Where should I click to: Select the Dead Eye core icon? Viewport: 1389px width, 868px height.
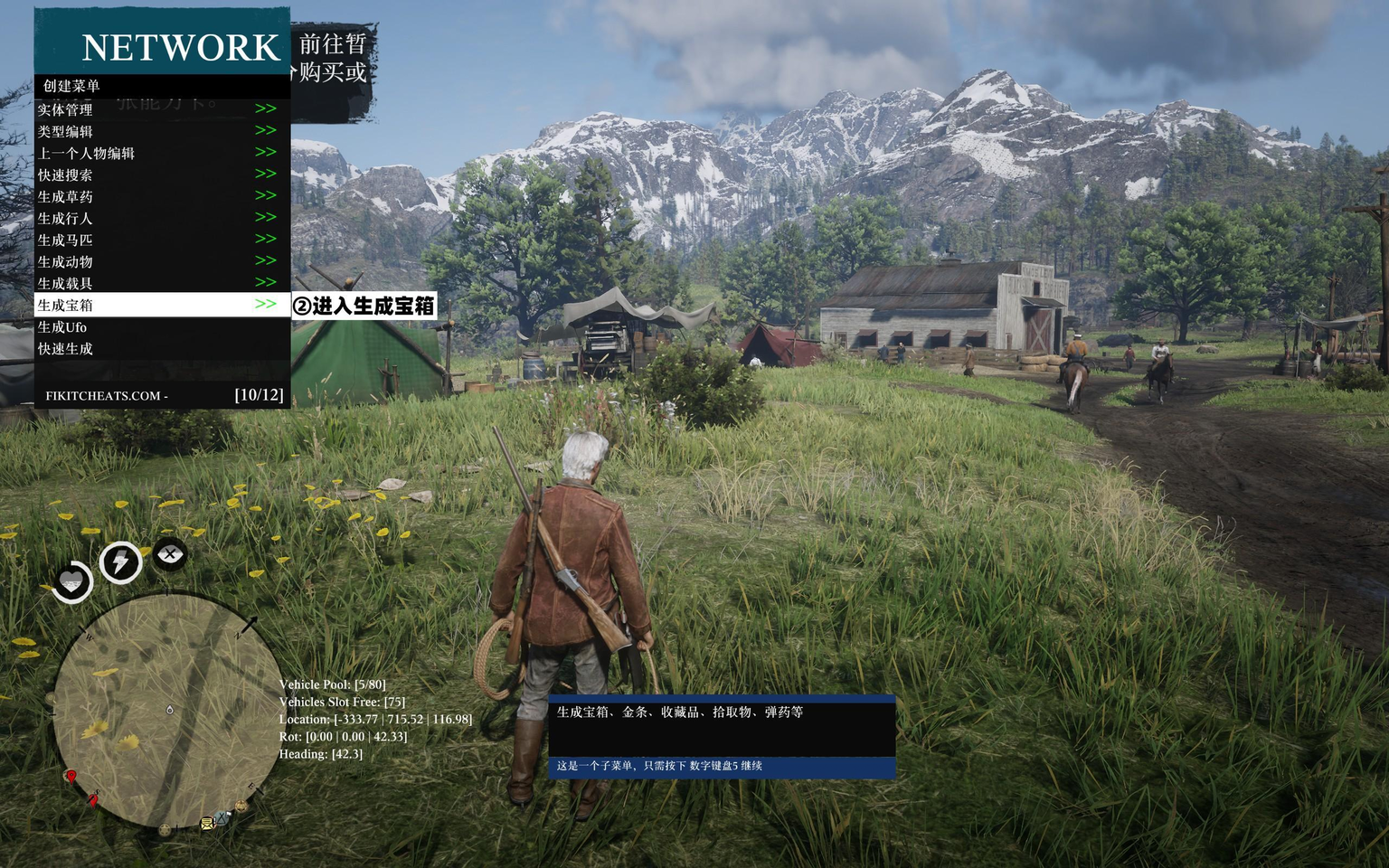(170, 553)
